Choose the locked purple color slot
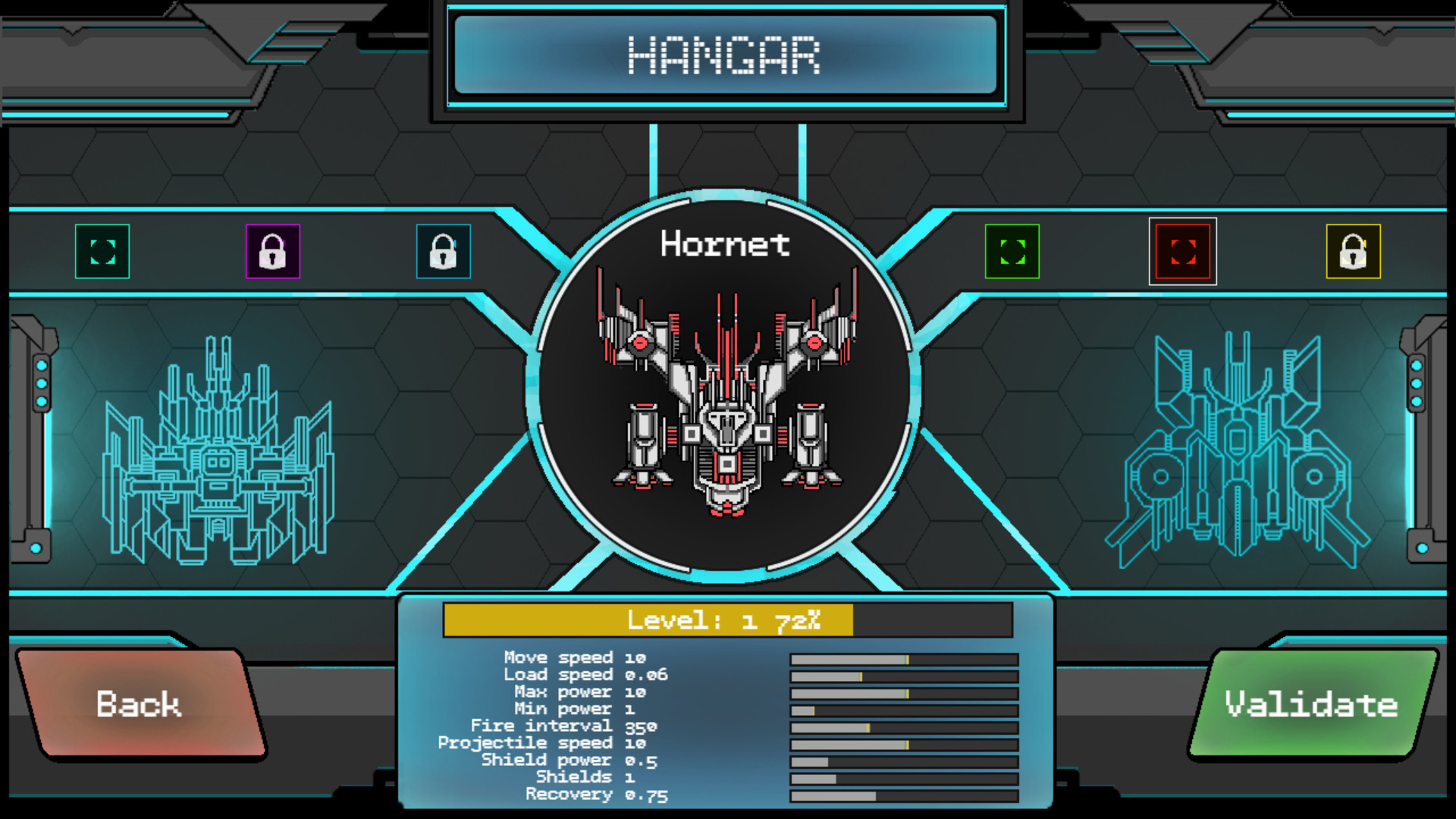 point(273,252)
